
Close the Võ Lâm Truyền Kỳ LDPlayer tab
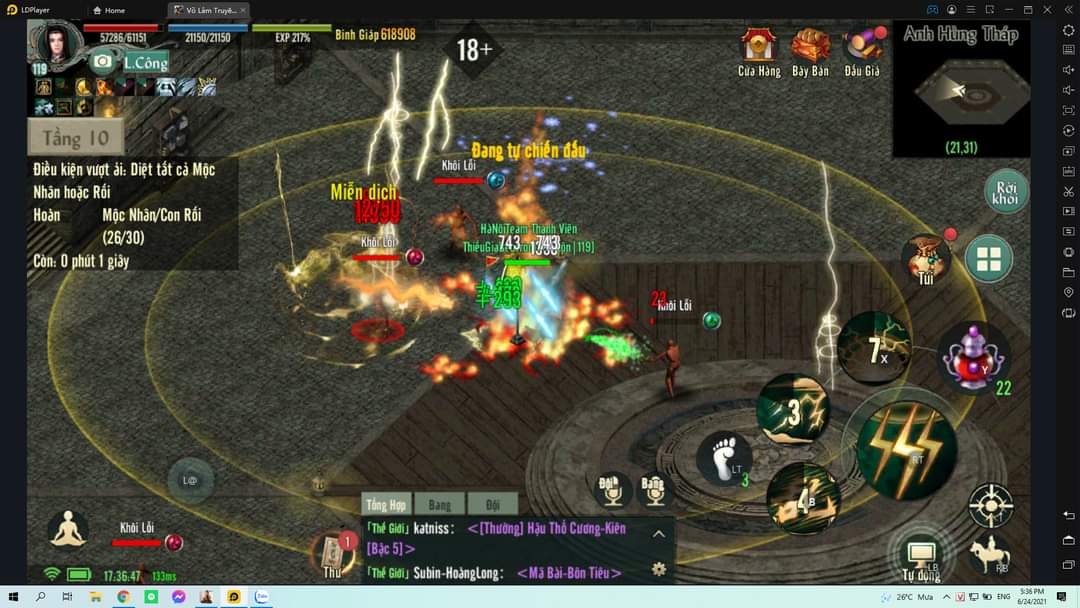click(243, 10)
